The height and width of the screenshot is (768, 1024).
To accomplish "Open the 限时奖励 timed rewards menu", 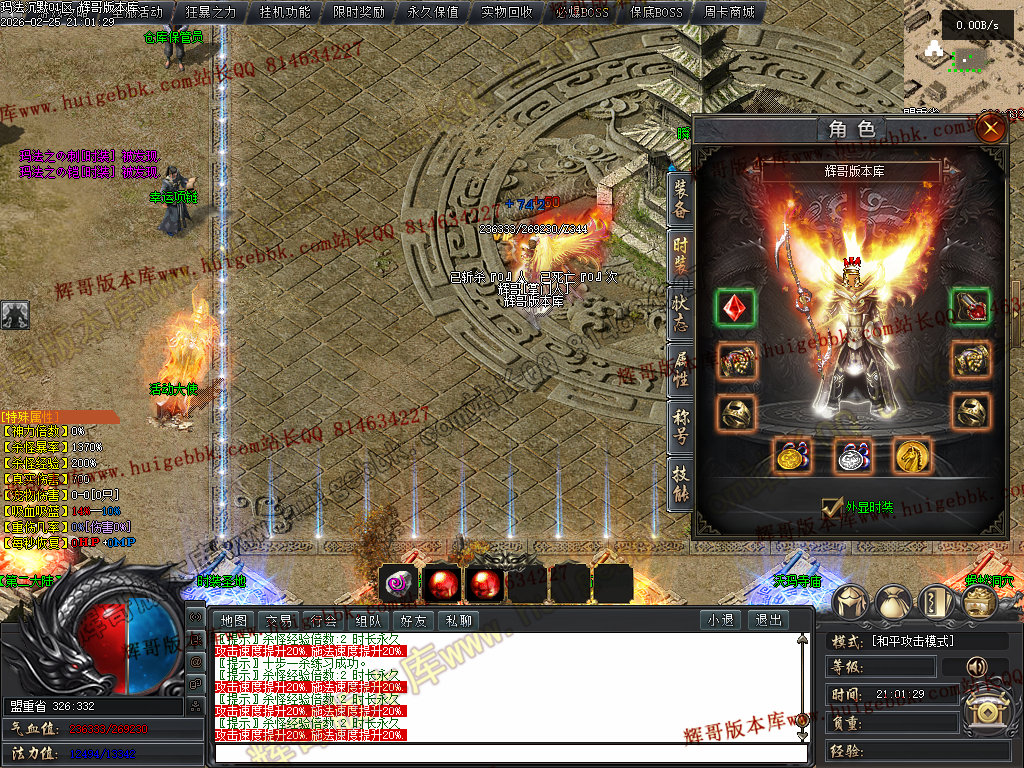I will pyautogui.click(x=359, y=13).
